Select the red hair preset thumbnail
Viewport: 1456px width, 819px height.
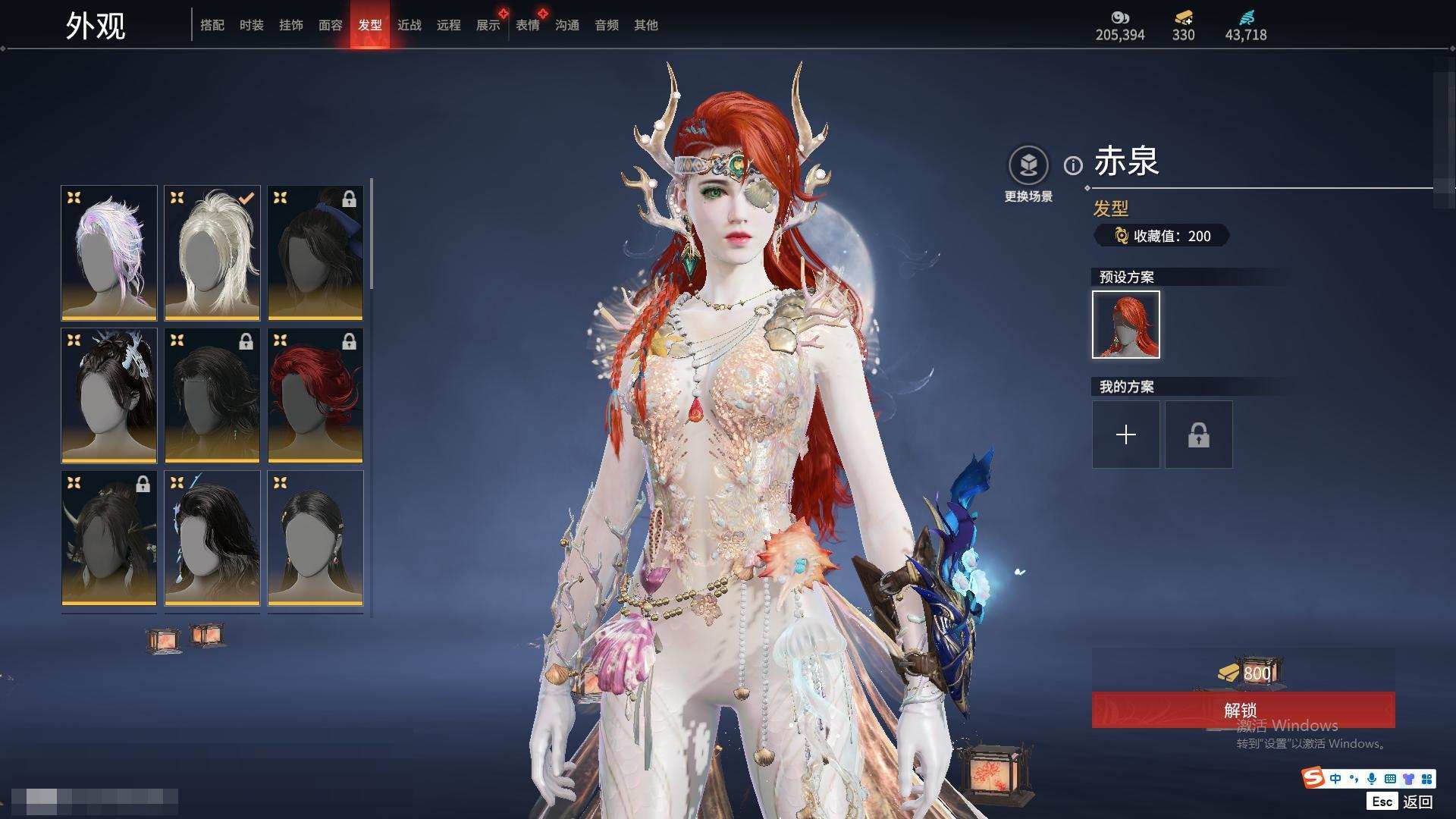coord(1126,325)
